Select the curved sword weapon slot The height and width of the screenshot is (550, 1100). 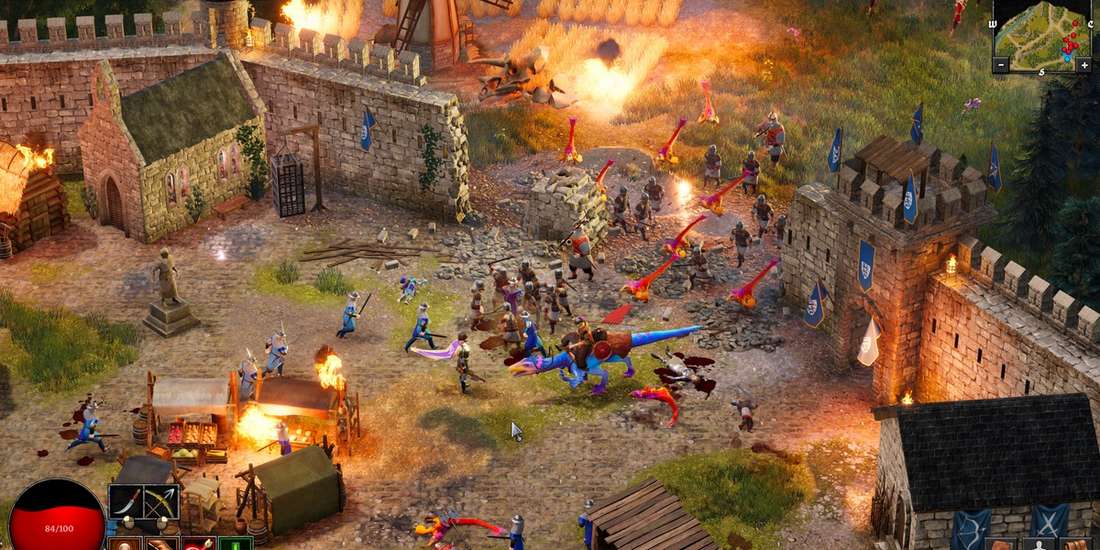point(125,501)
